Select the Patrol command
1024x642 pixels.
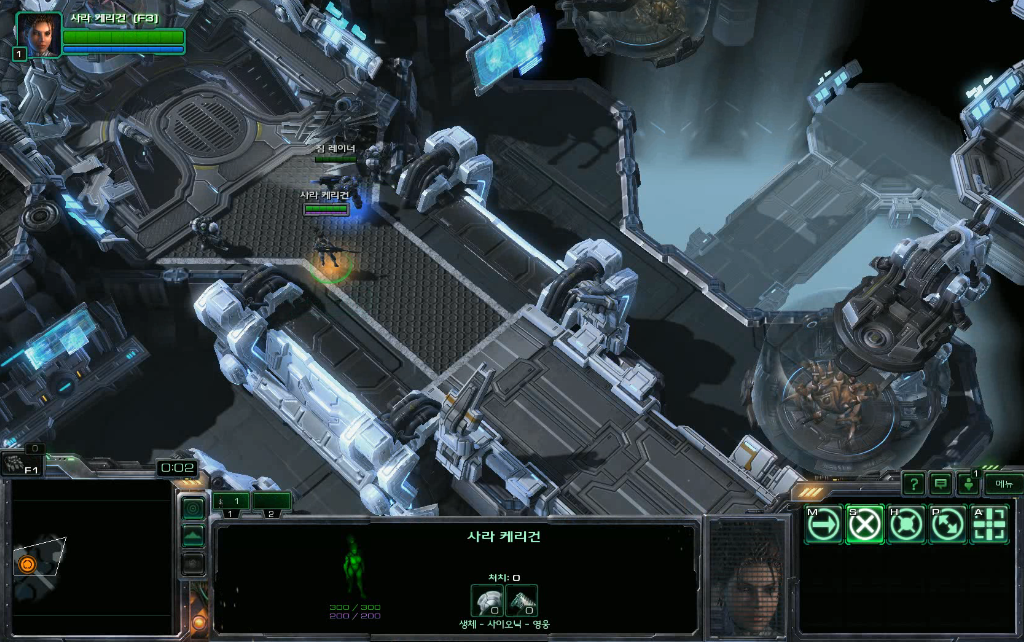(947, 525)
